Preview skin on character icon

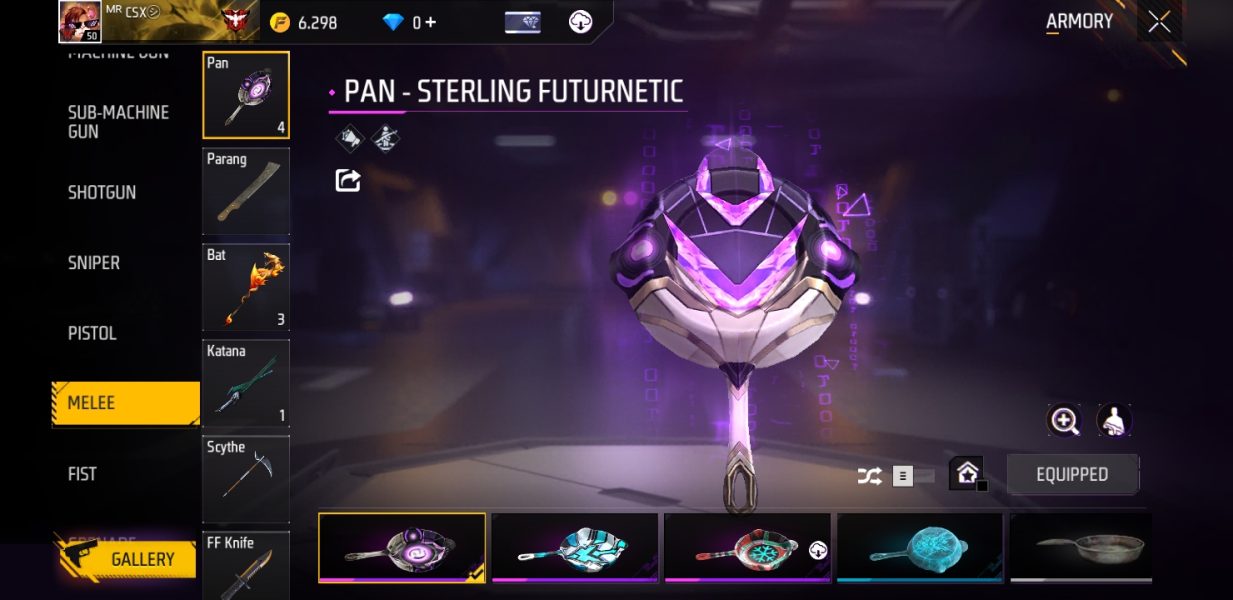(x=1114, y=421)
